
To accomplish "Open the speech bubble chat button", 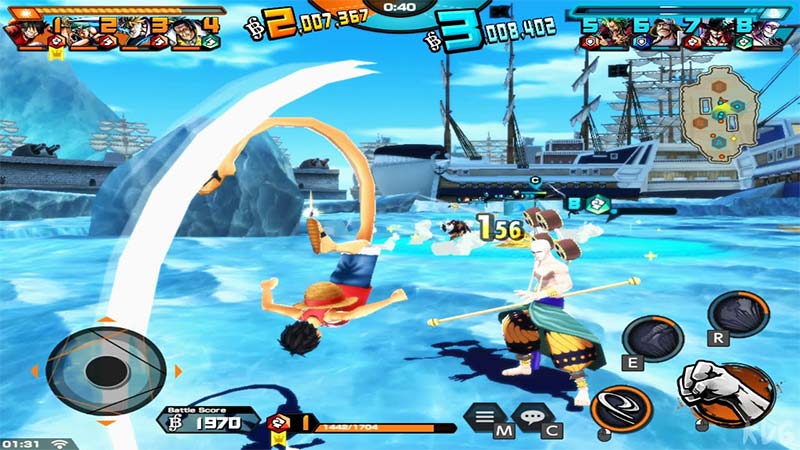I will pyautogui.click(x=531, y=415).
